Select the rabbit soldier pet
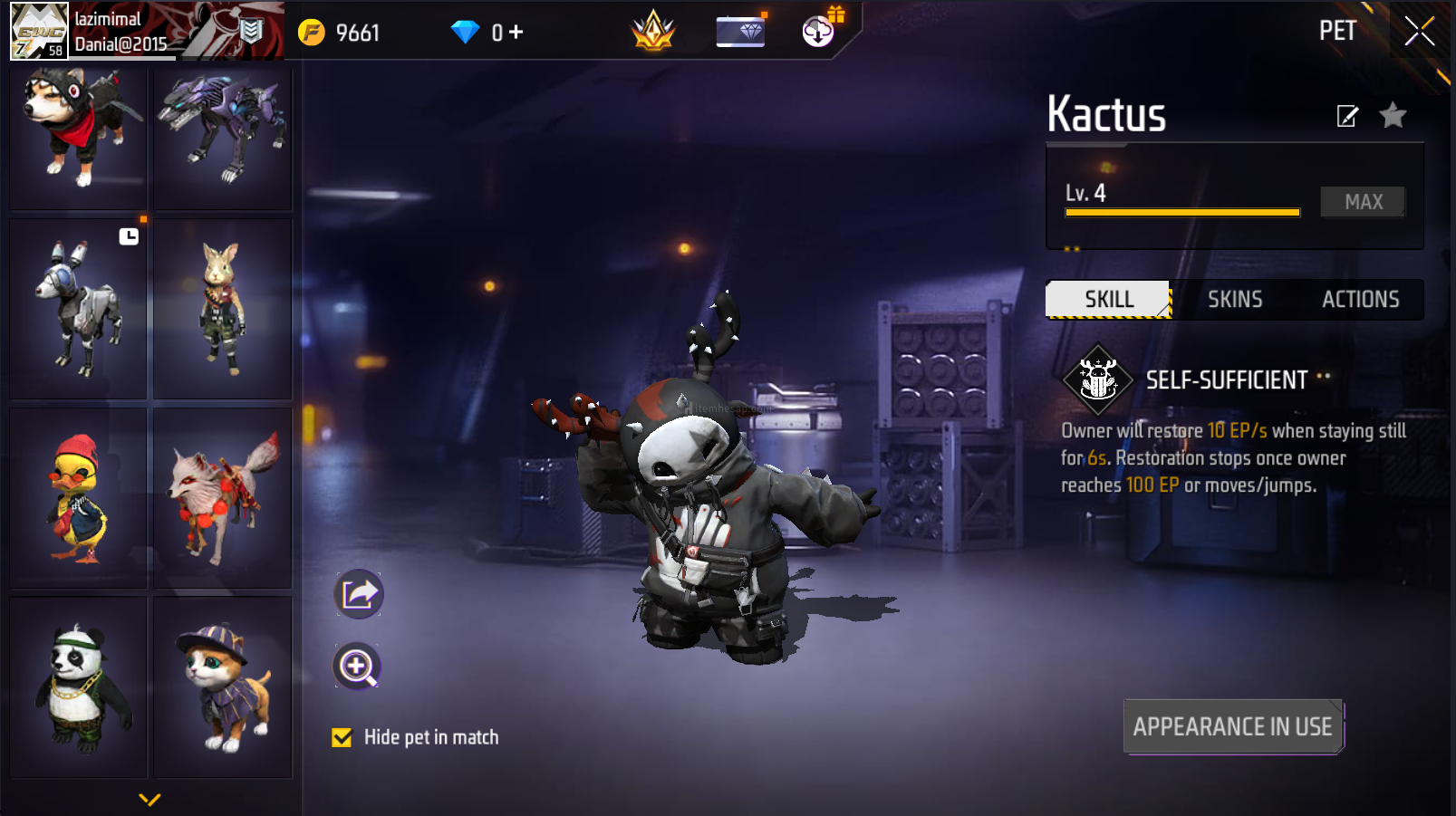This screenshot has height=816, width=1456. coord(223,308)
